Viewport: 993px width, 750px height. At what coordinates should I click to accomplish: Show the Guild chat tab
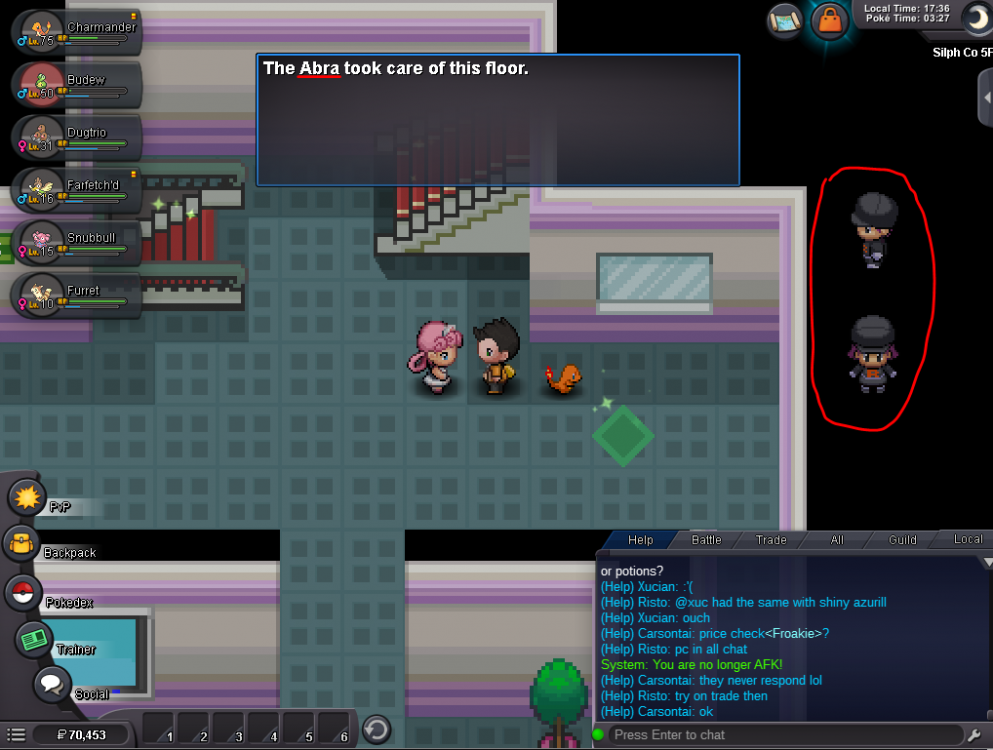tap(902, 540)
